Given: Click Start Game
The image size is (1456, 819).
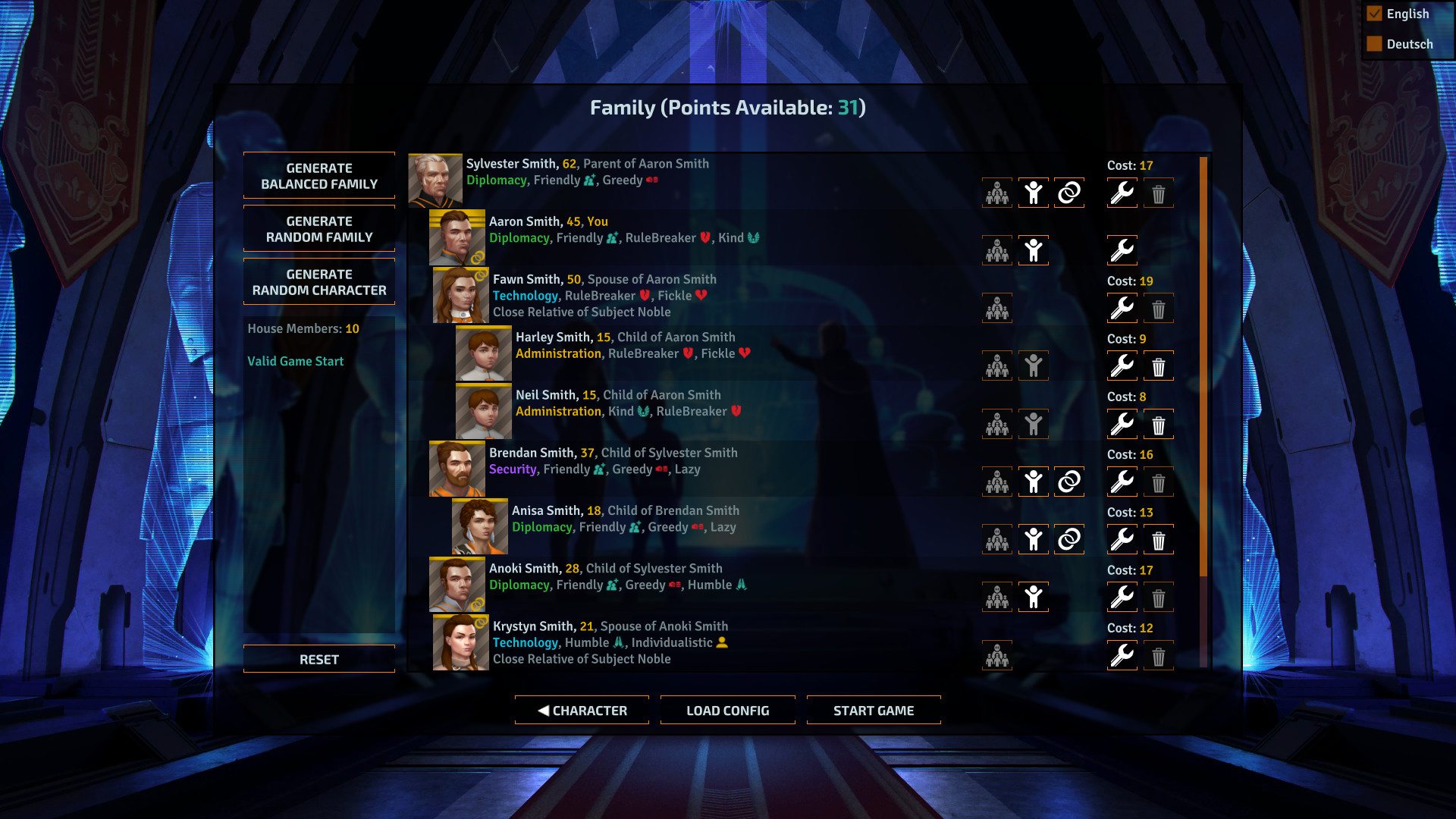Looking at the screenshot, I should [x=873, y=710].
